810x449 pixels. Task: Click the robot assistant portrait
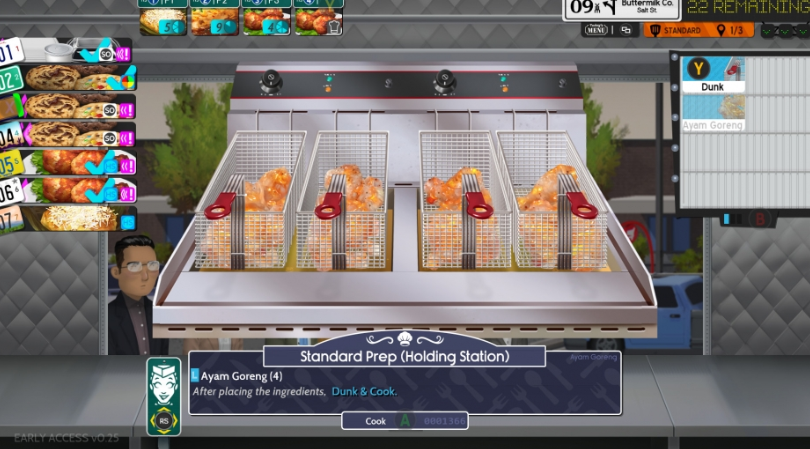pyautogui.click(x=164, y=395)
